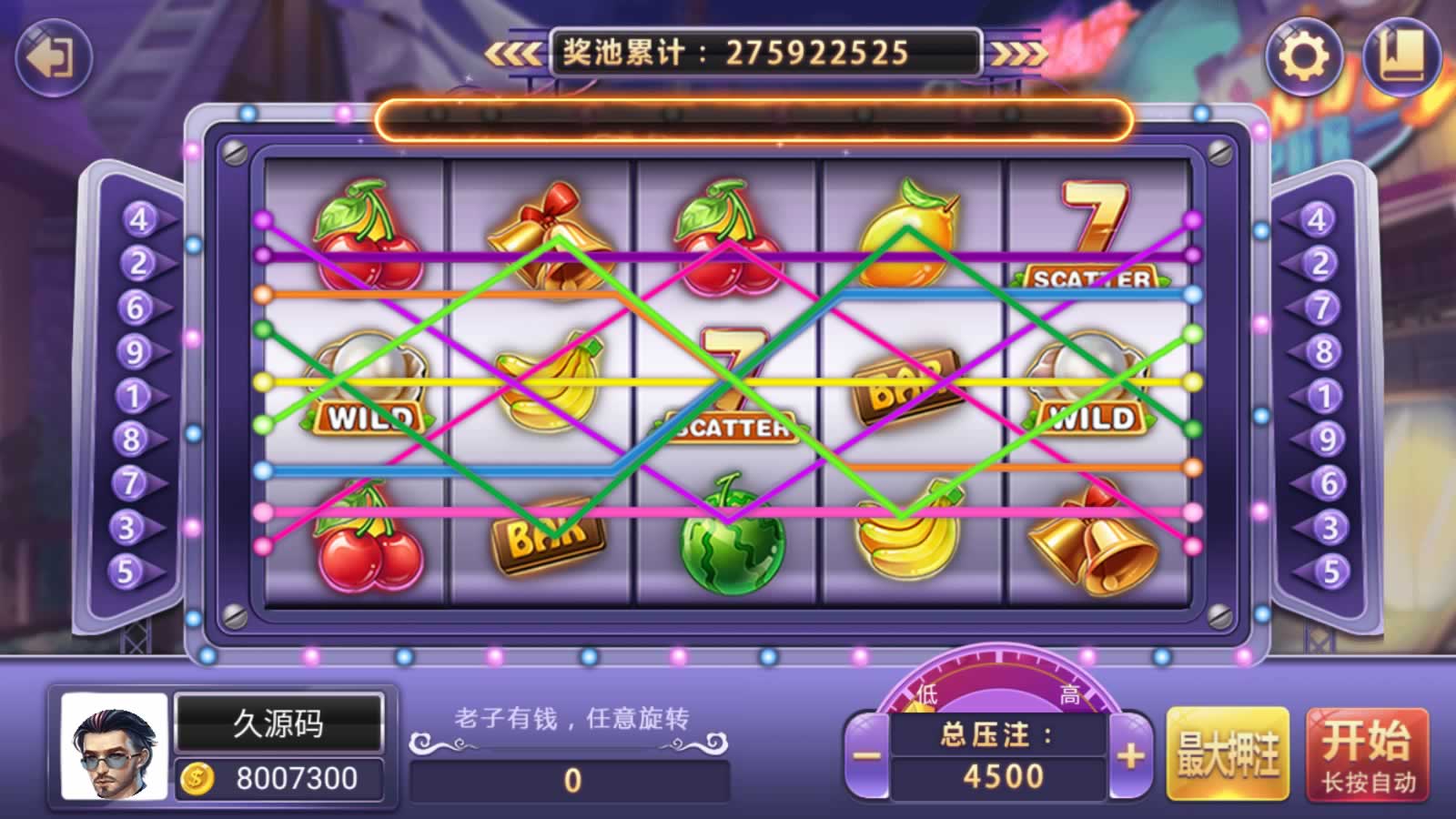
Task: Open the rules book icon
Action: 1401,56
